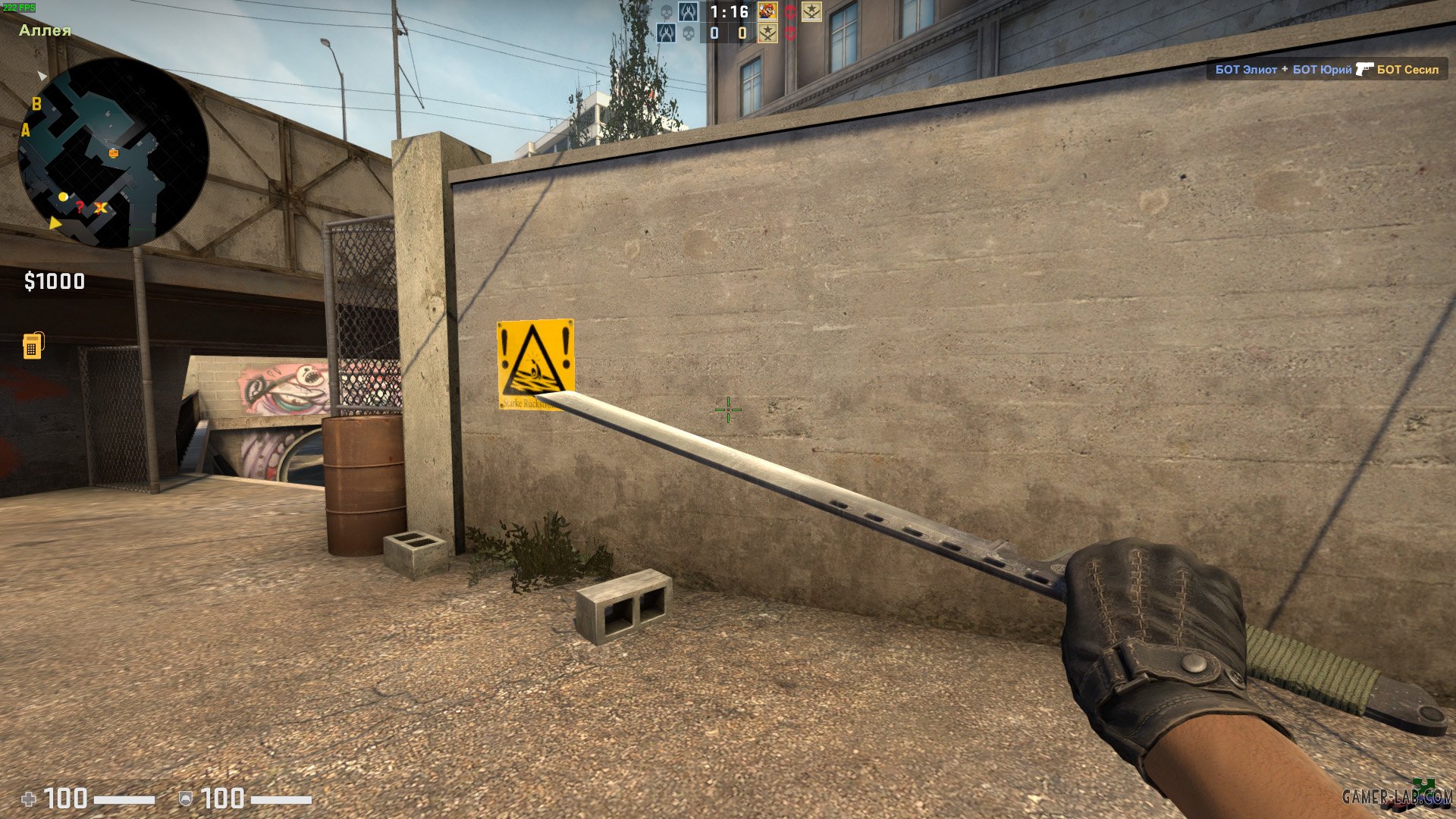Click the pistol kill icon in the killfeed

[1363, 69]
